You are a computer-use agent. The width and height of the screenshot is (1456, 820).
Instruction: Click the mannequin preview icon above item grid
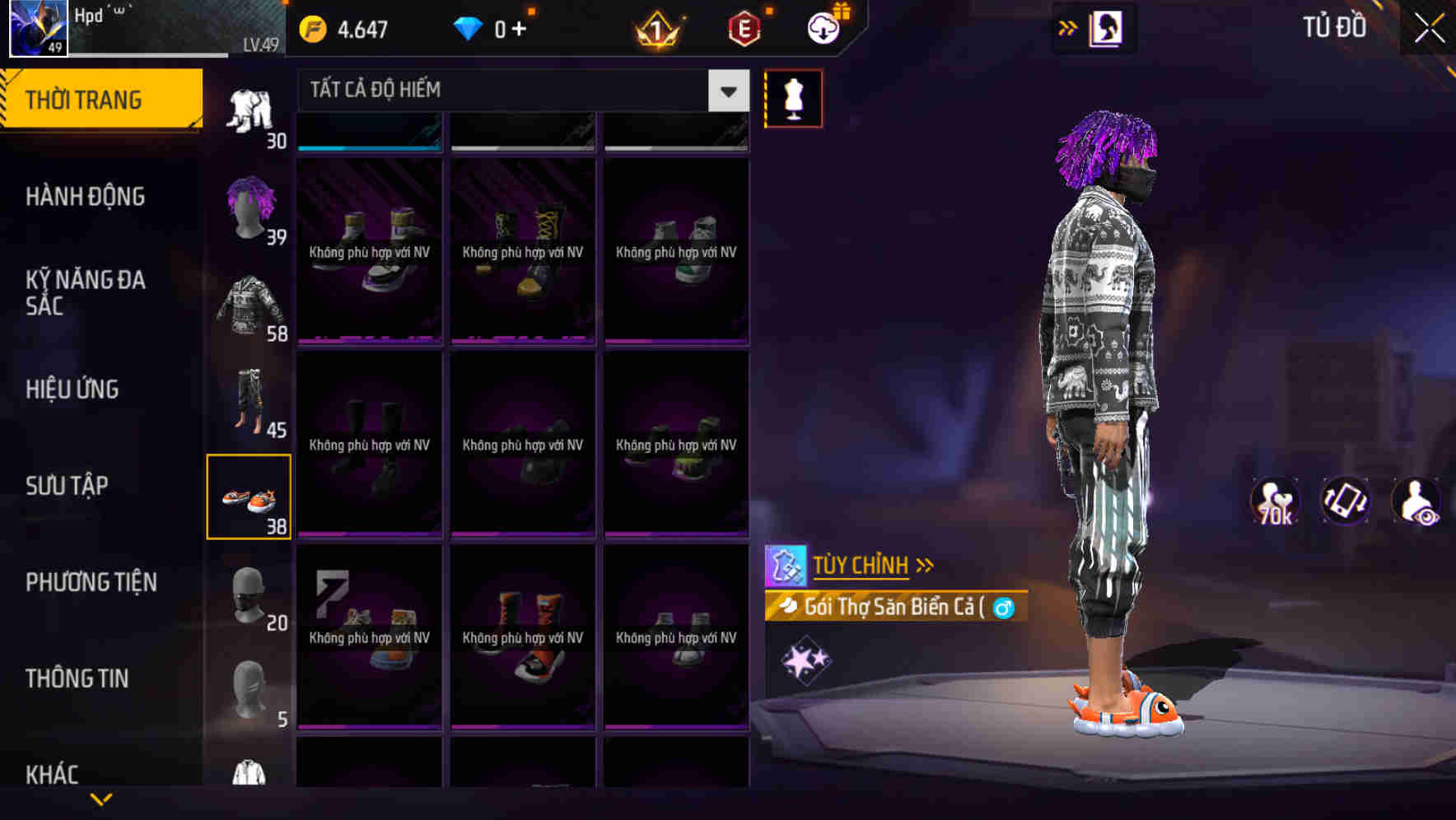[x=793, y=97]
